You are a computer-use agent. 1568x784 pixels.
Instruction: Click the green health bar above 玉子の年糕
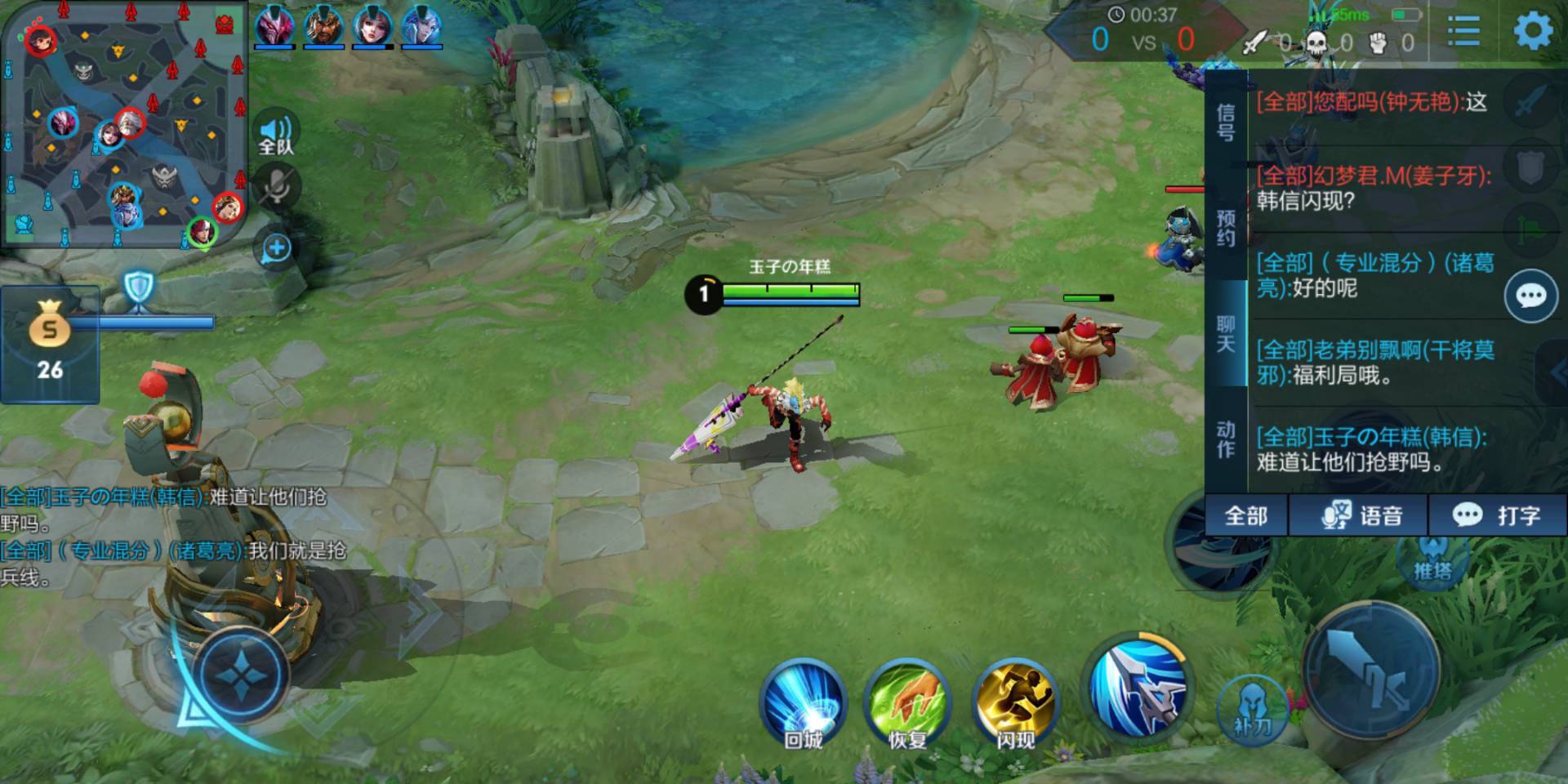[788, 287]
